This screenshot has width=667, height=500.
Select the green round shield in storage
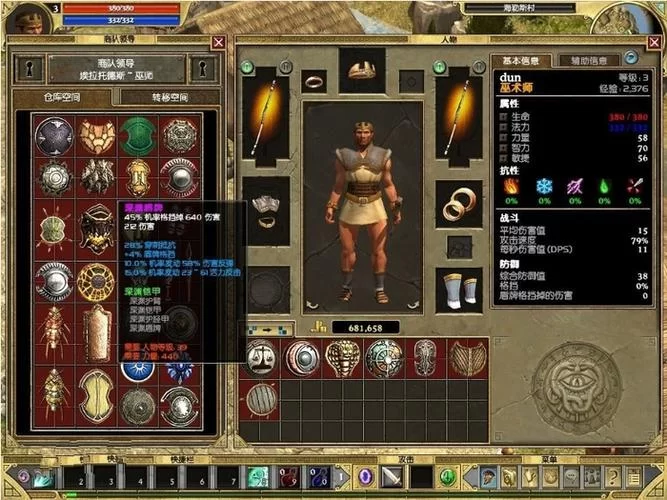(139, 135)
